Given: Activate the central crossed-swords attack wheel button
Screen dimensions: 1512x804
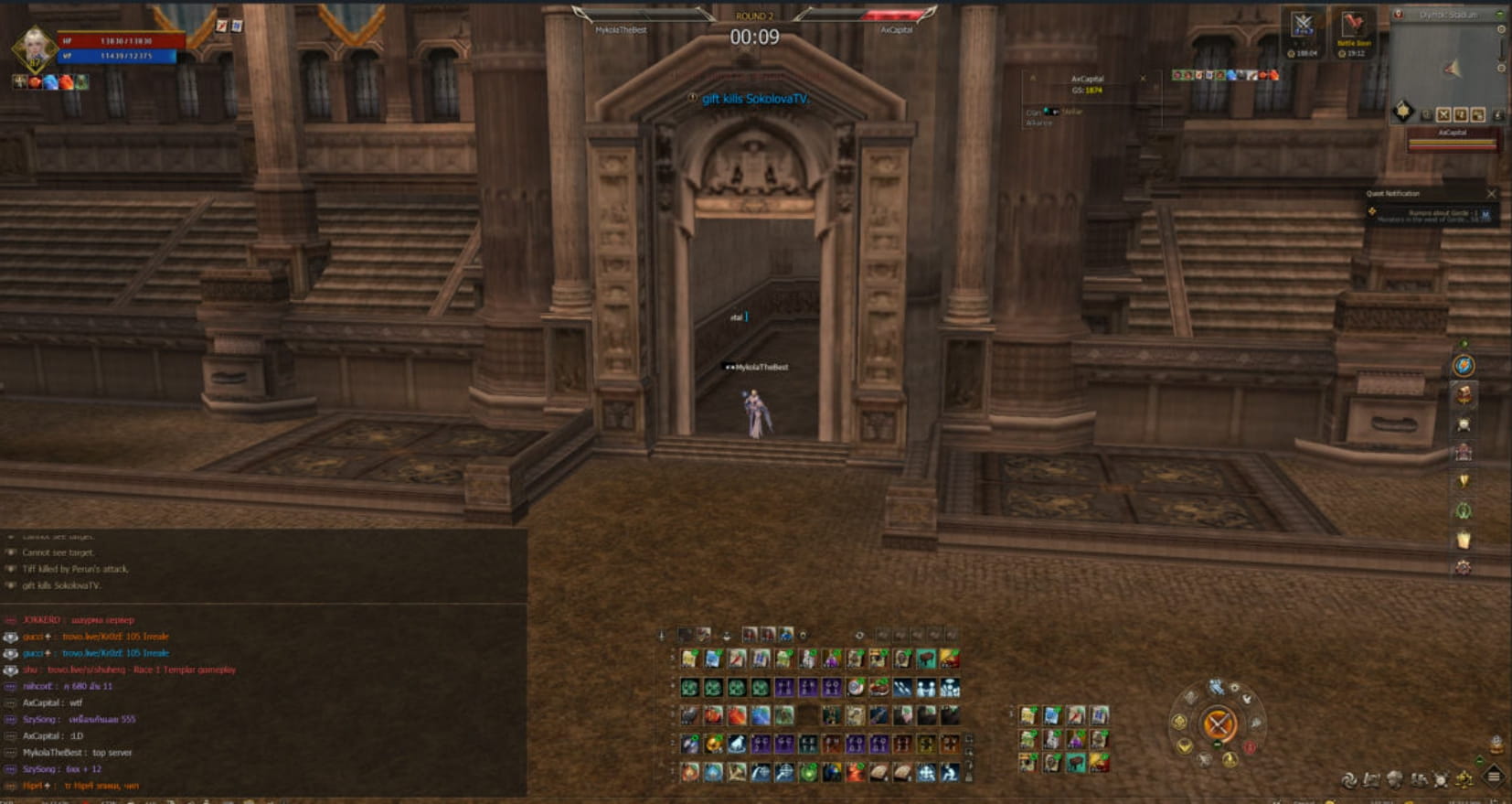Looking at the screenshot, I should click(x=1219, y=725).
